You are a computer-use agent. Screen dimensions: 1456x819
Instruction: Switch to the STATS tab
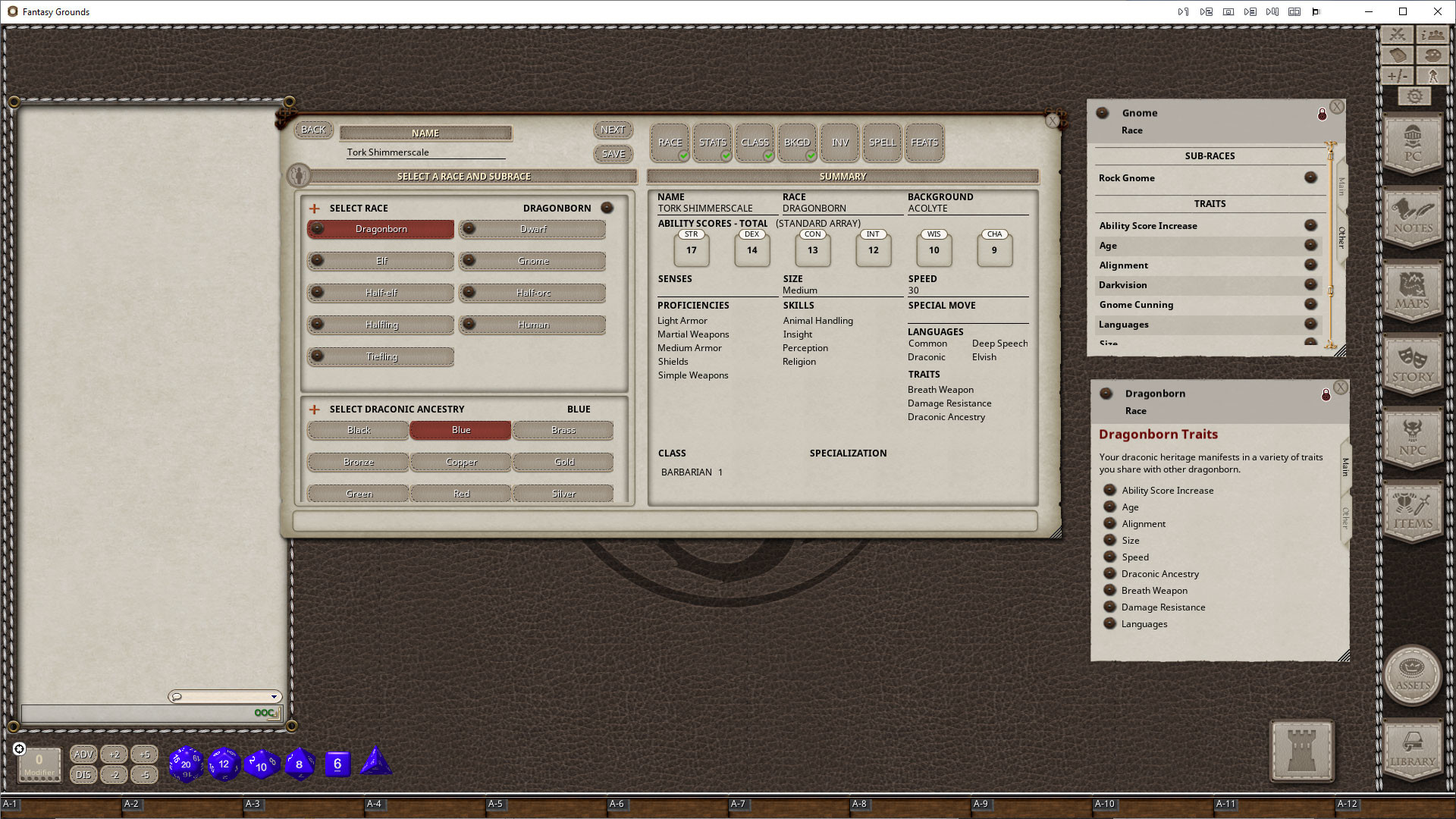pos(711,143)
